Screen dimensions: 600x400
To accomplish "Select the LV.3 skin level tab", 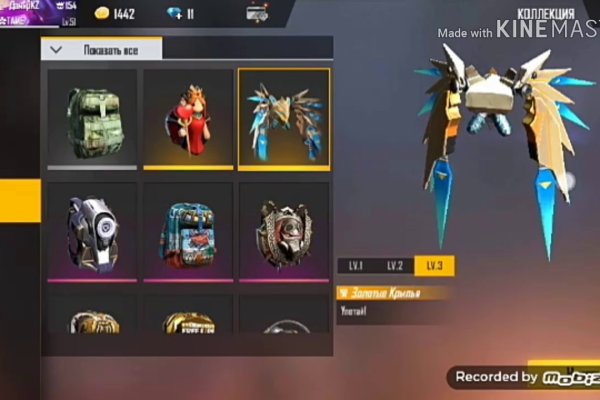I will coord(433,266).
